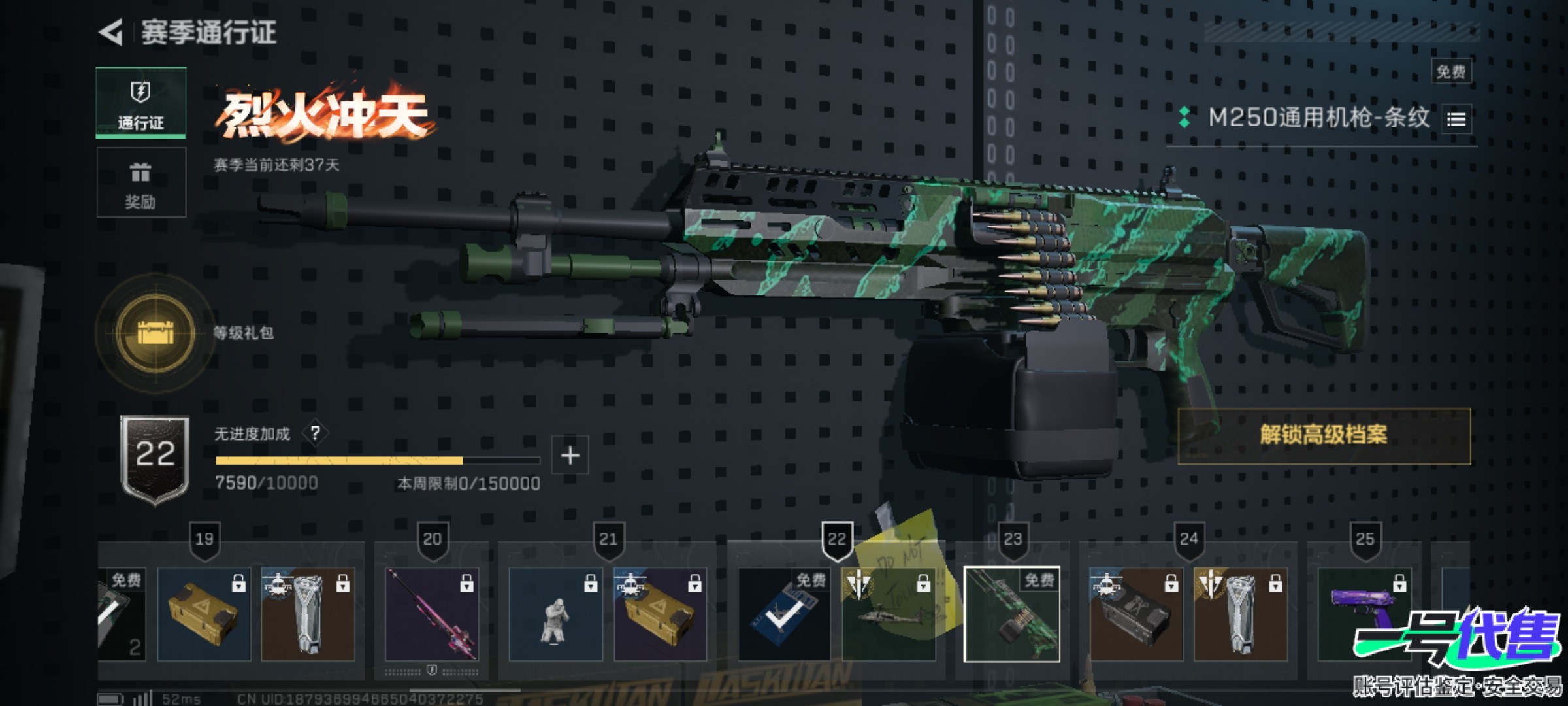Select the level 23 free M250 machine gun reward
This screenshot has height=706, width=1568.
[x=1012, y=614]
